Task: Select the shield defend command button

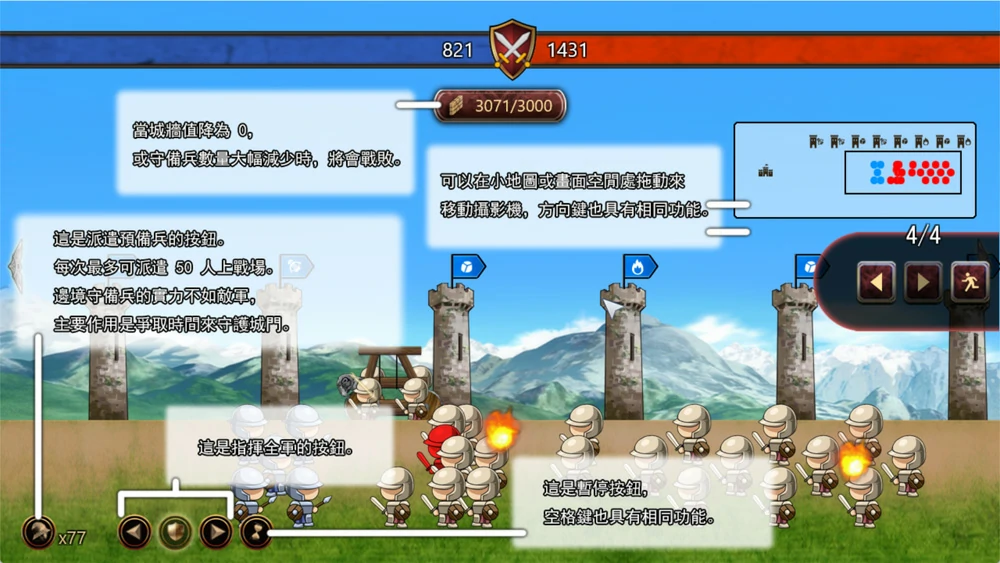Action: click(175, 531)
